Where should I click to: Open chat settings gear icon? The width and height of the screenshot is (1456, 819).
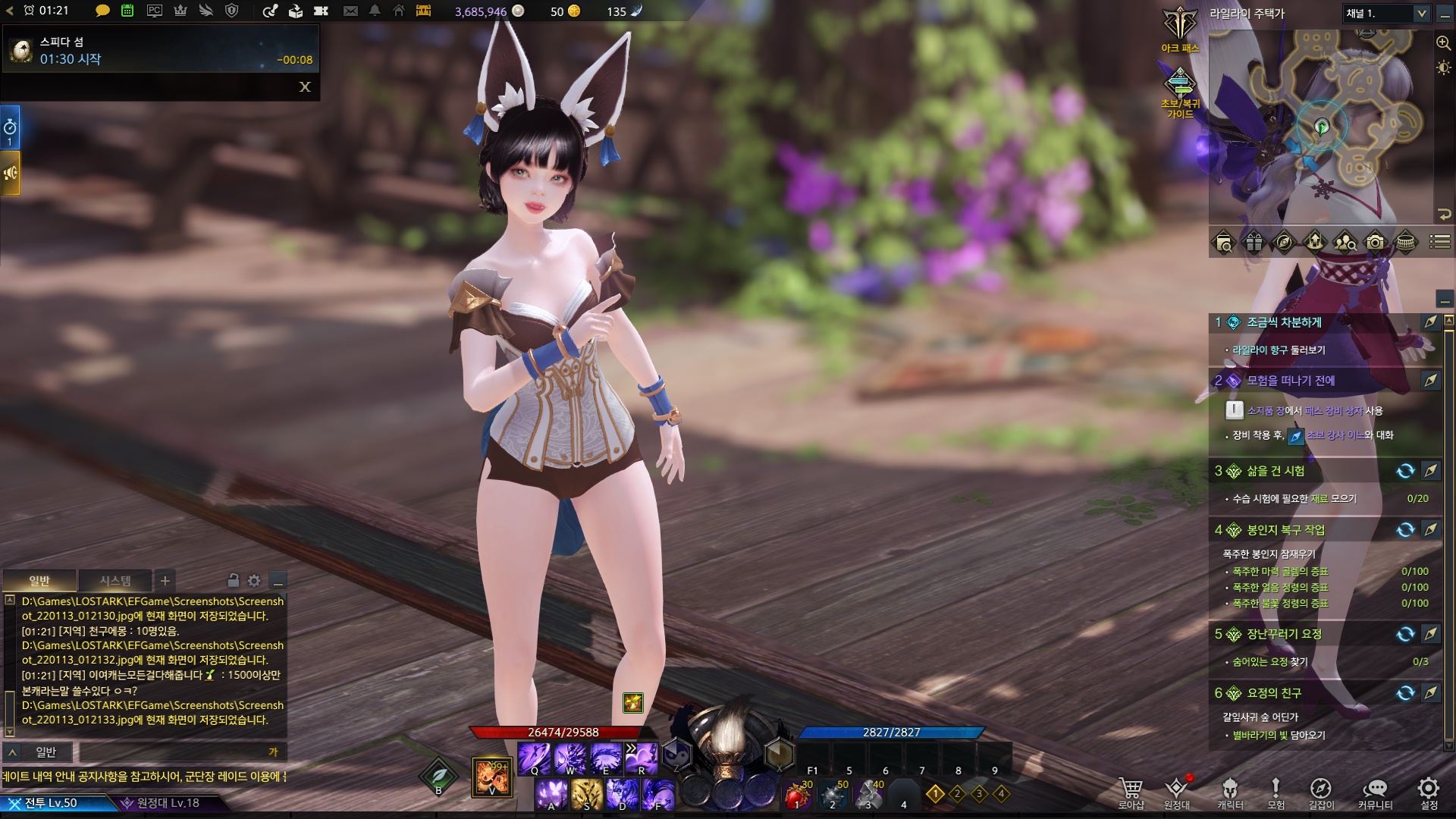254,581
